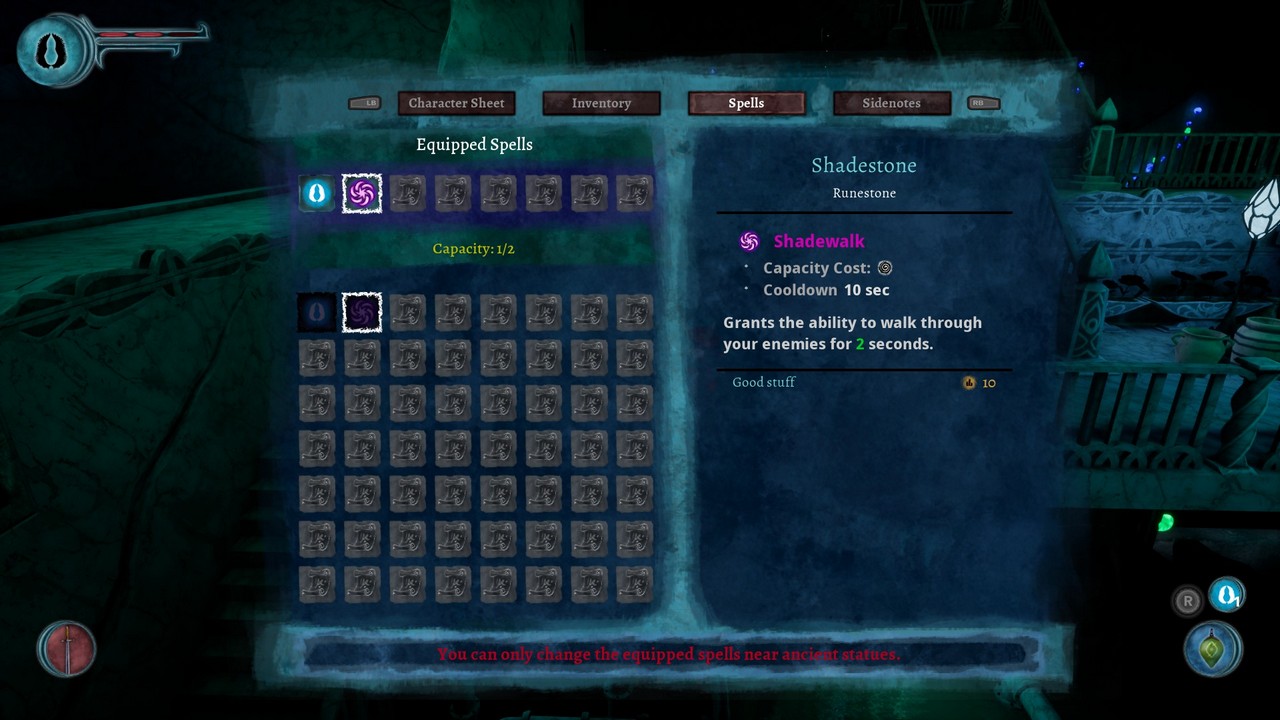Open the Character Sheet tab
1280x720 pixels.
(456, 103)
